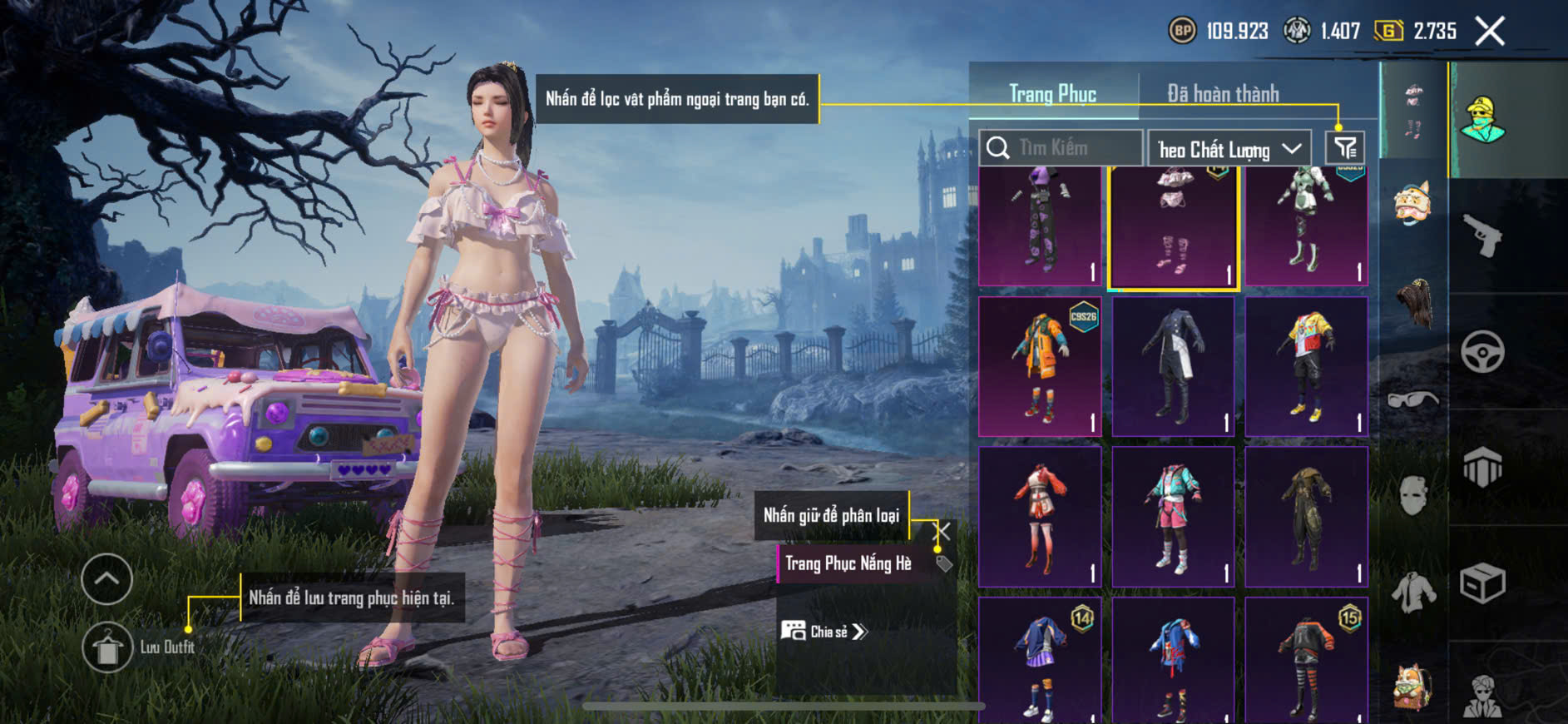1568x724 pixels.
Task: Expand the up-arrow circle button
Action: pyautogui.click(x=106, y=578)
